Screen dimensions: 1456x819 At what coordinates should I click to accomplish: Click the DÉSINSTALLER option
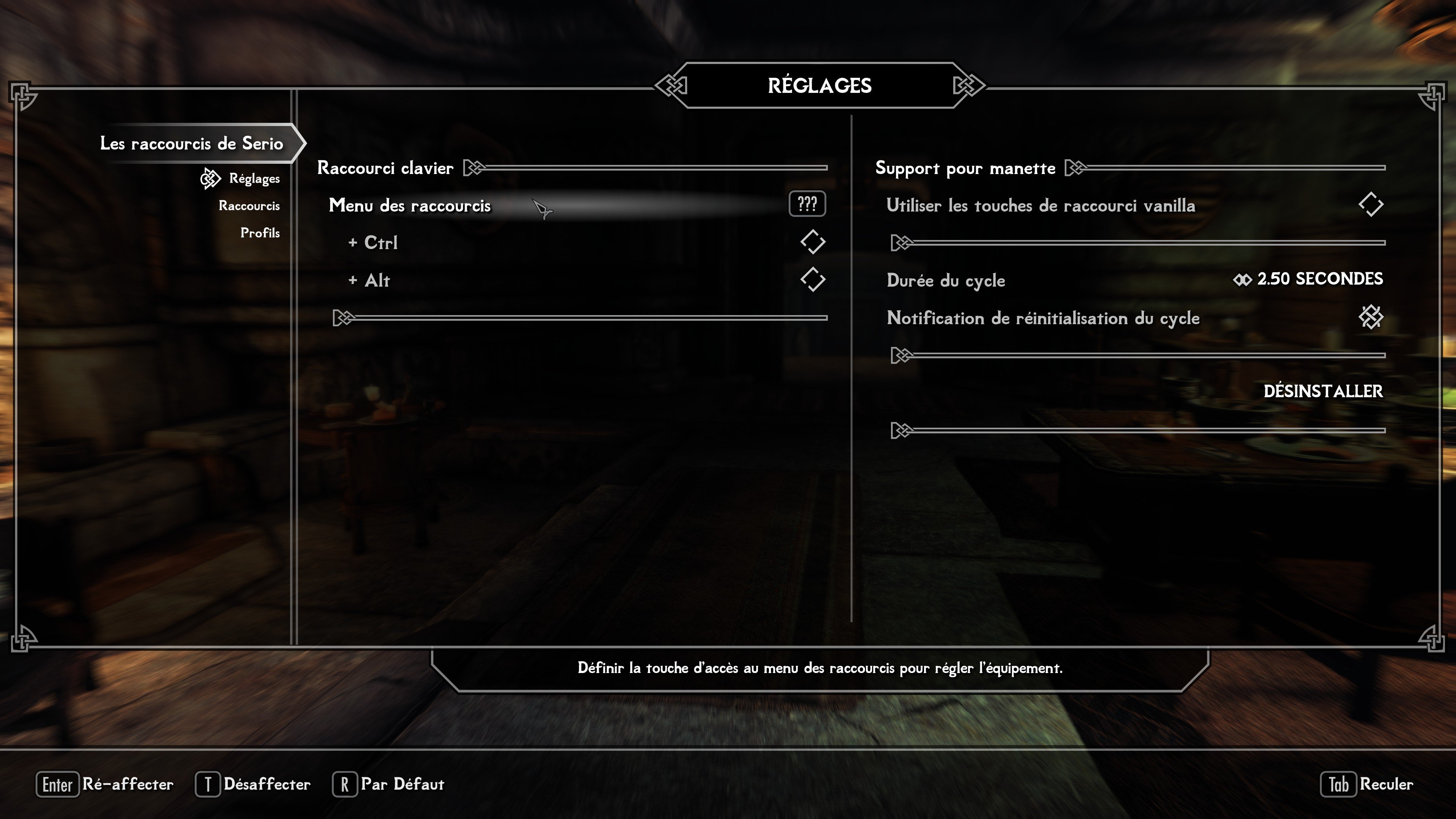[1323, 391]
